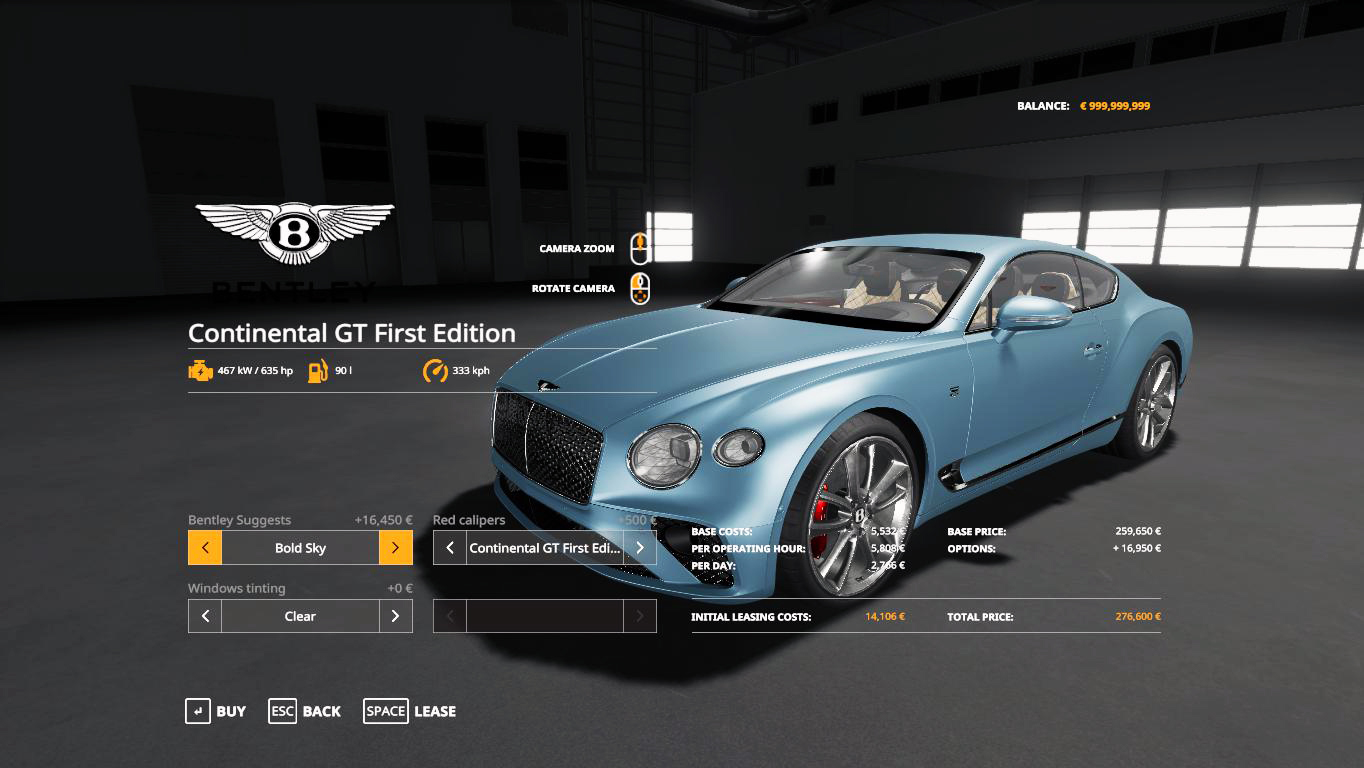Screen dimensions: 1364x768
Task: Lease the vehicle with the LEASE button
Action: coord(410,711)
